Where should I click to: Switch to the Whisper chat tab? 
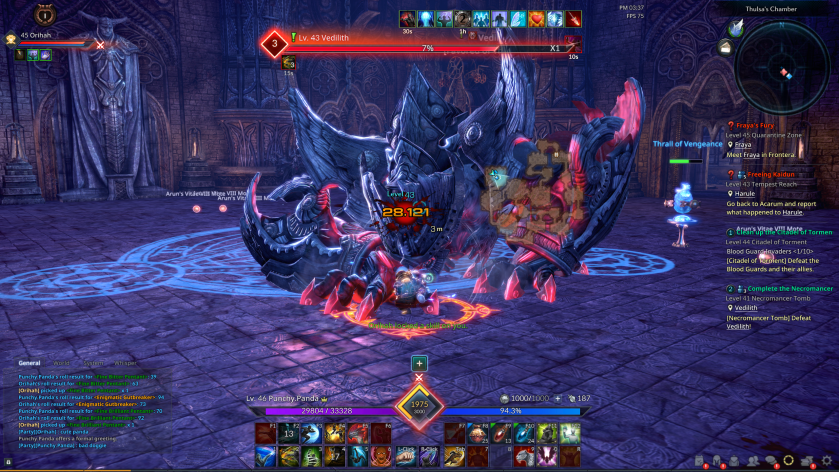[125, 363]
